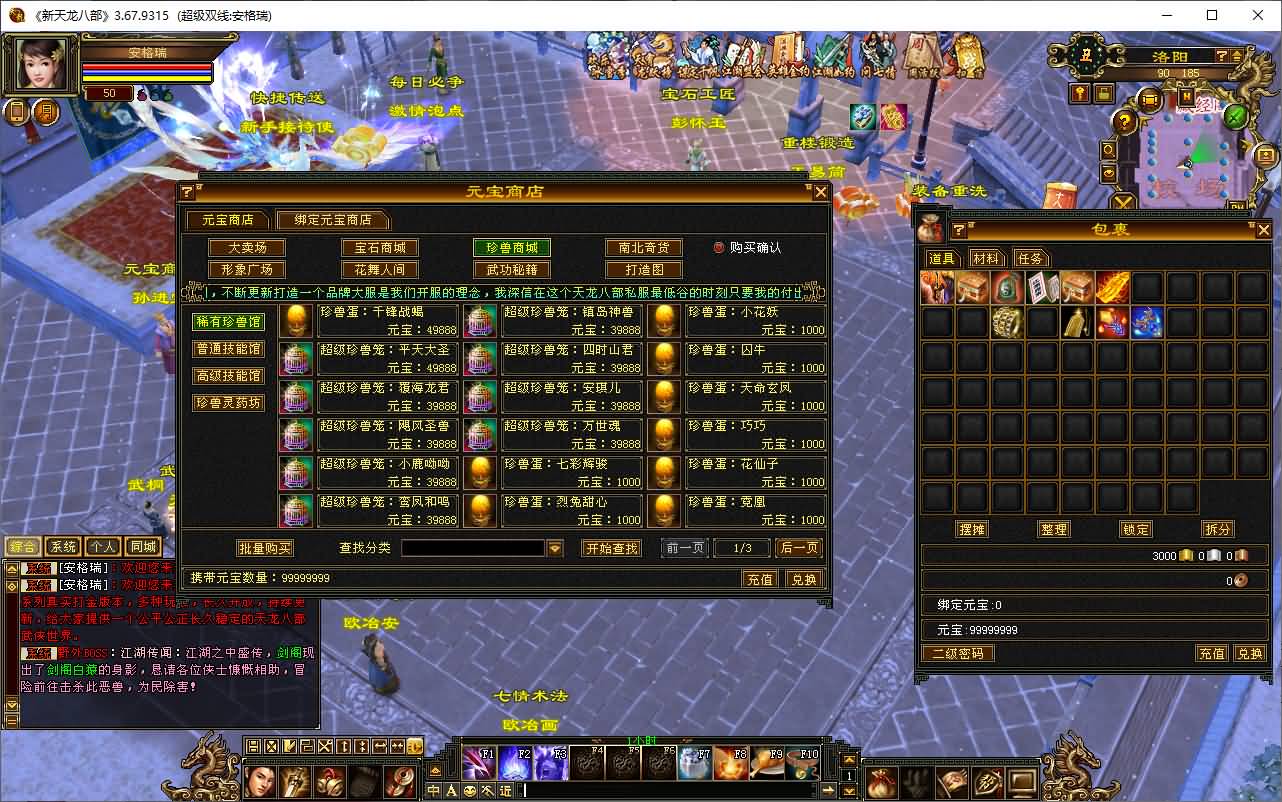Click 开始查找 to start searching
Screen dimensions: 1282x802
coord(611,548)
